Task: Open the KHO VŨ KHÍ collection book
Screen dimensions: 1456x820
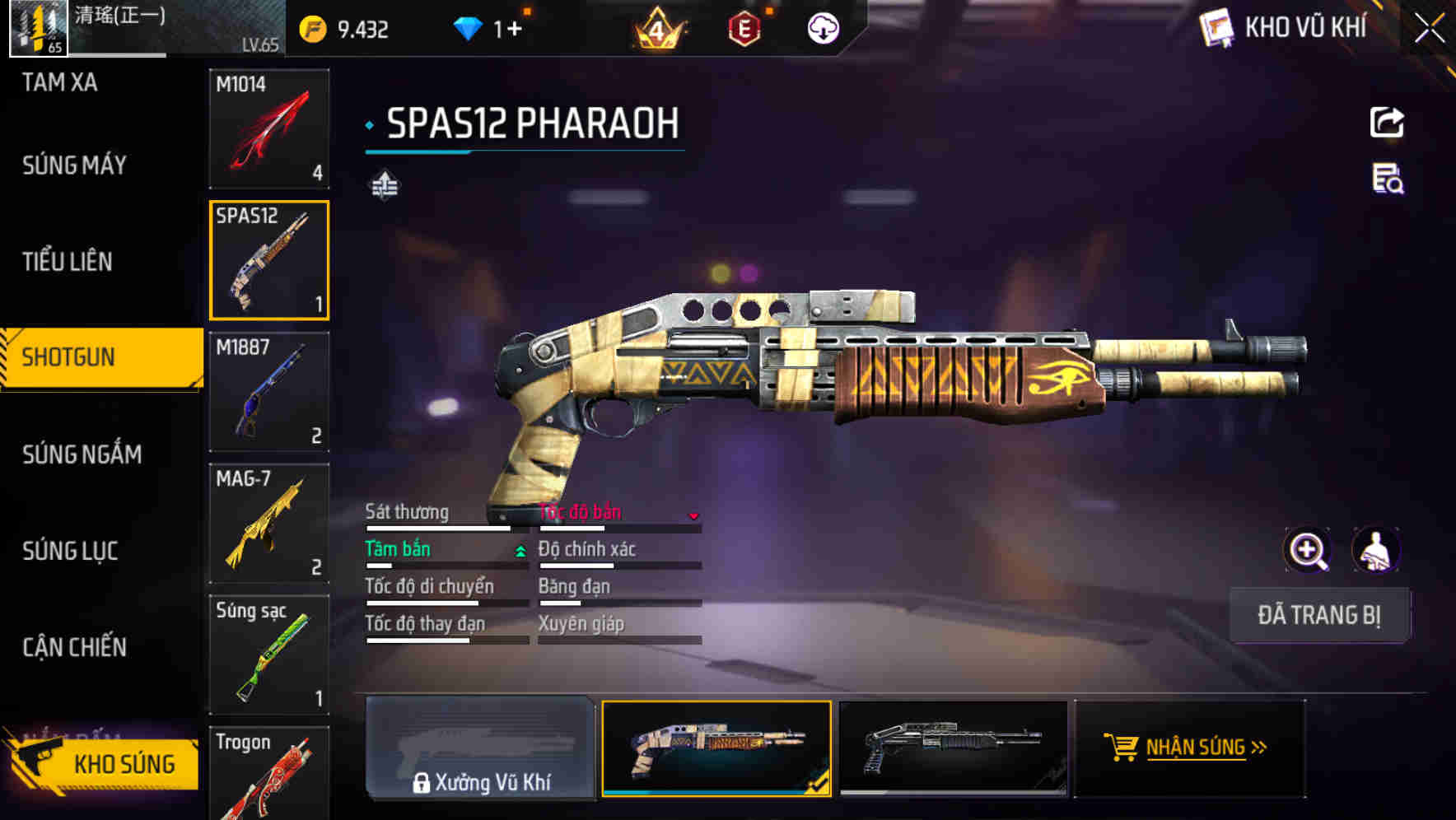Action: coord(1286,28)
